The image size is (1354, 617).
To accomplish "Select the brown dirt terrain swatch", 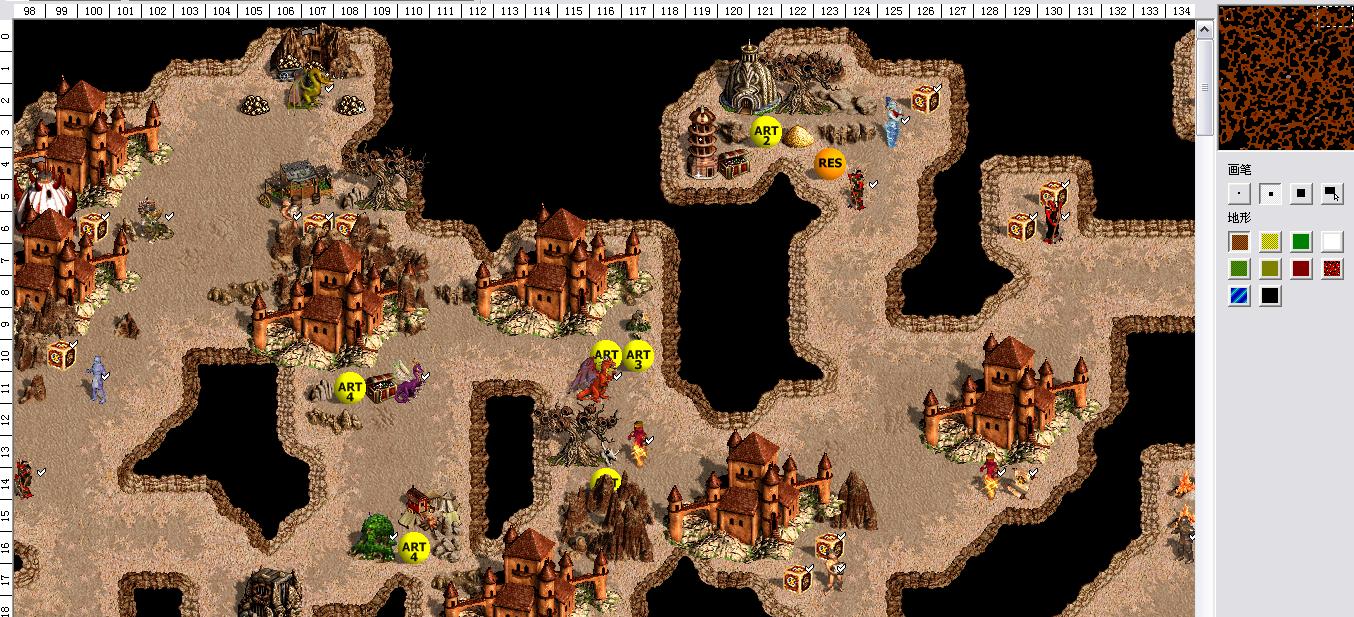I will coord(1240,242).
